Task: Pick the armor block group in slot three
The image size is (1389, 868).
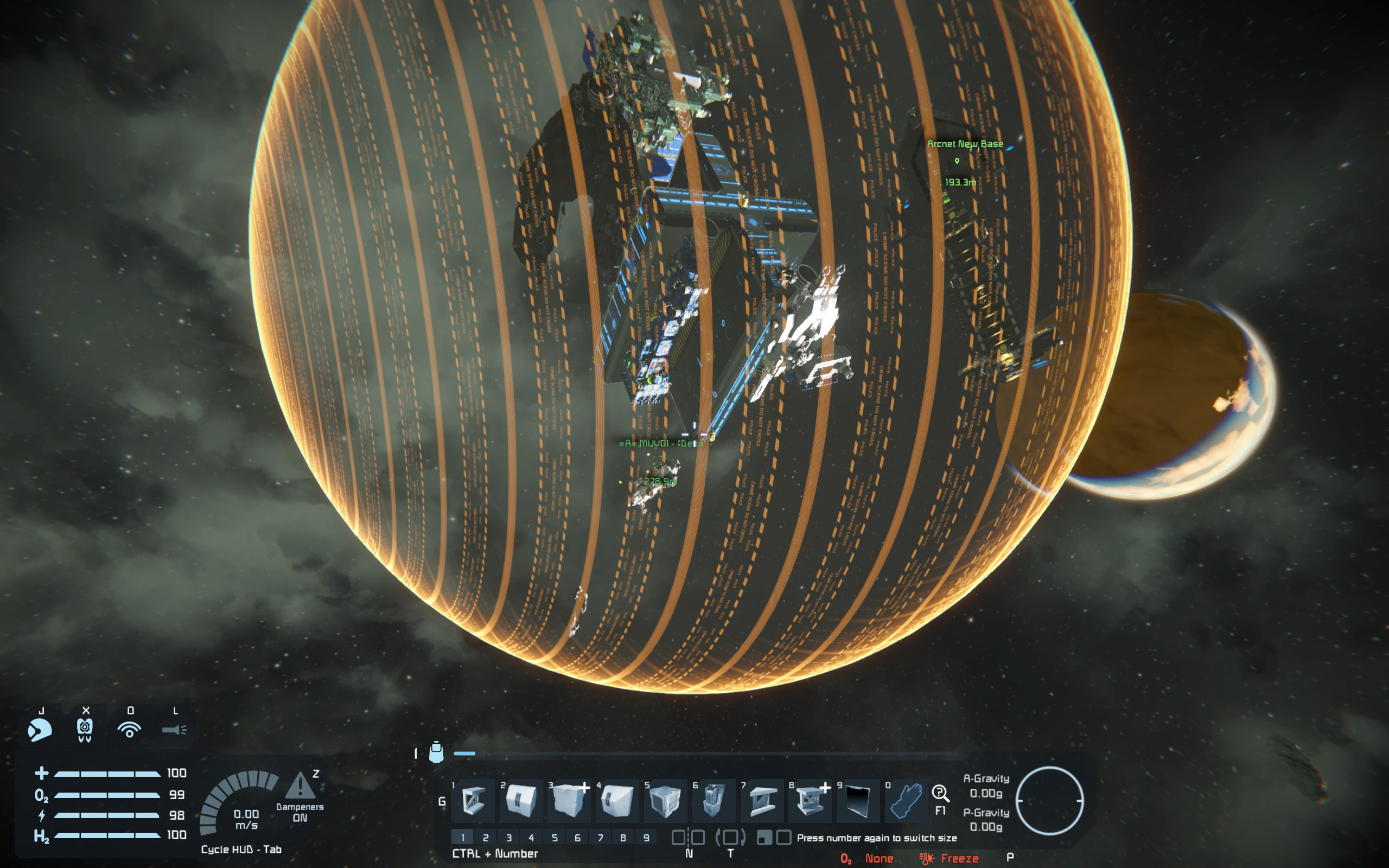Action: click(569, 800)
